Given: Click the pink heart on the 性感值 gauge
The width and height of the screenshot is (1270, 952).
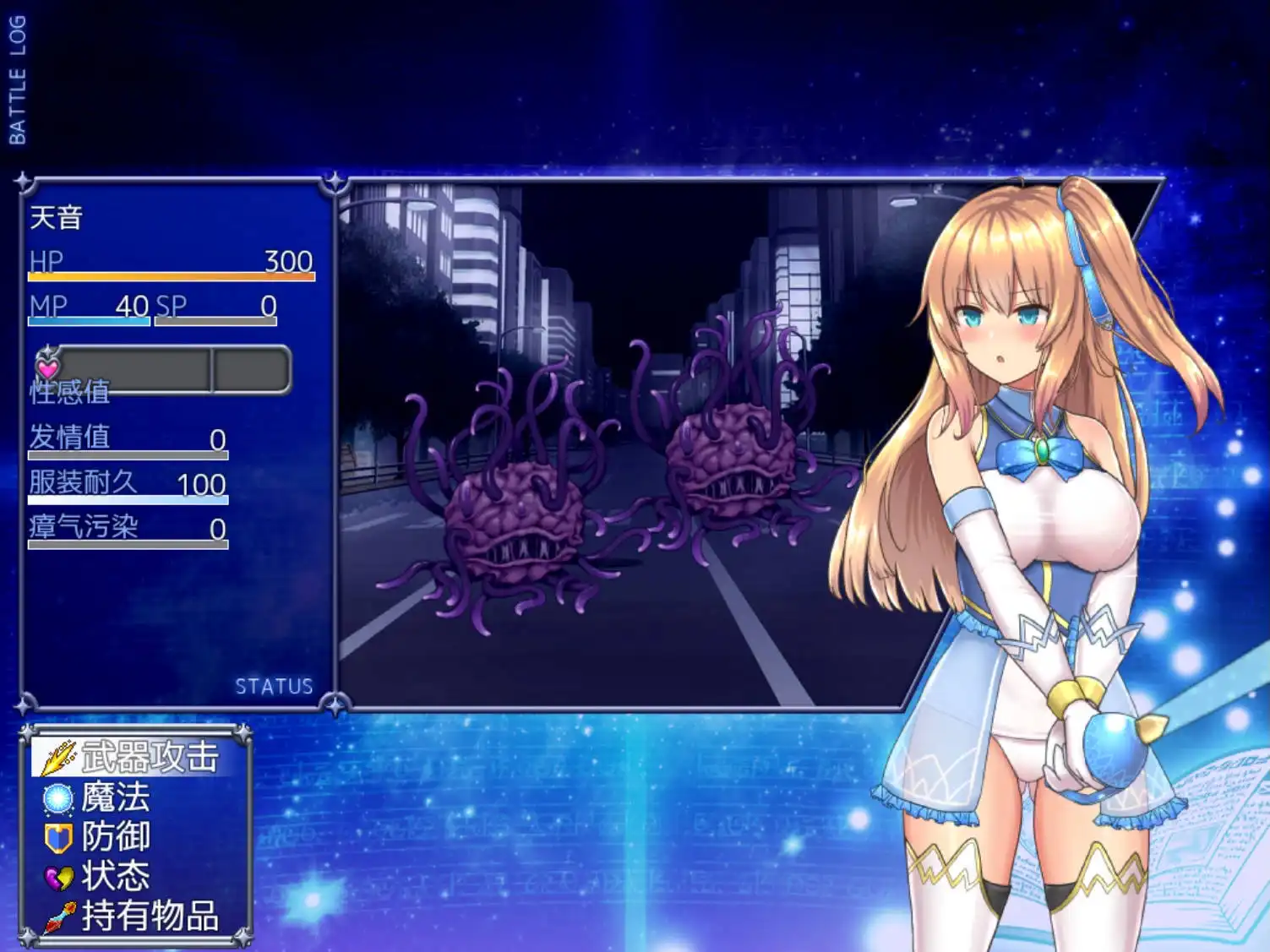Looking at the screenshot, I should [47, 367].
